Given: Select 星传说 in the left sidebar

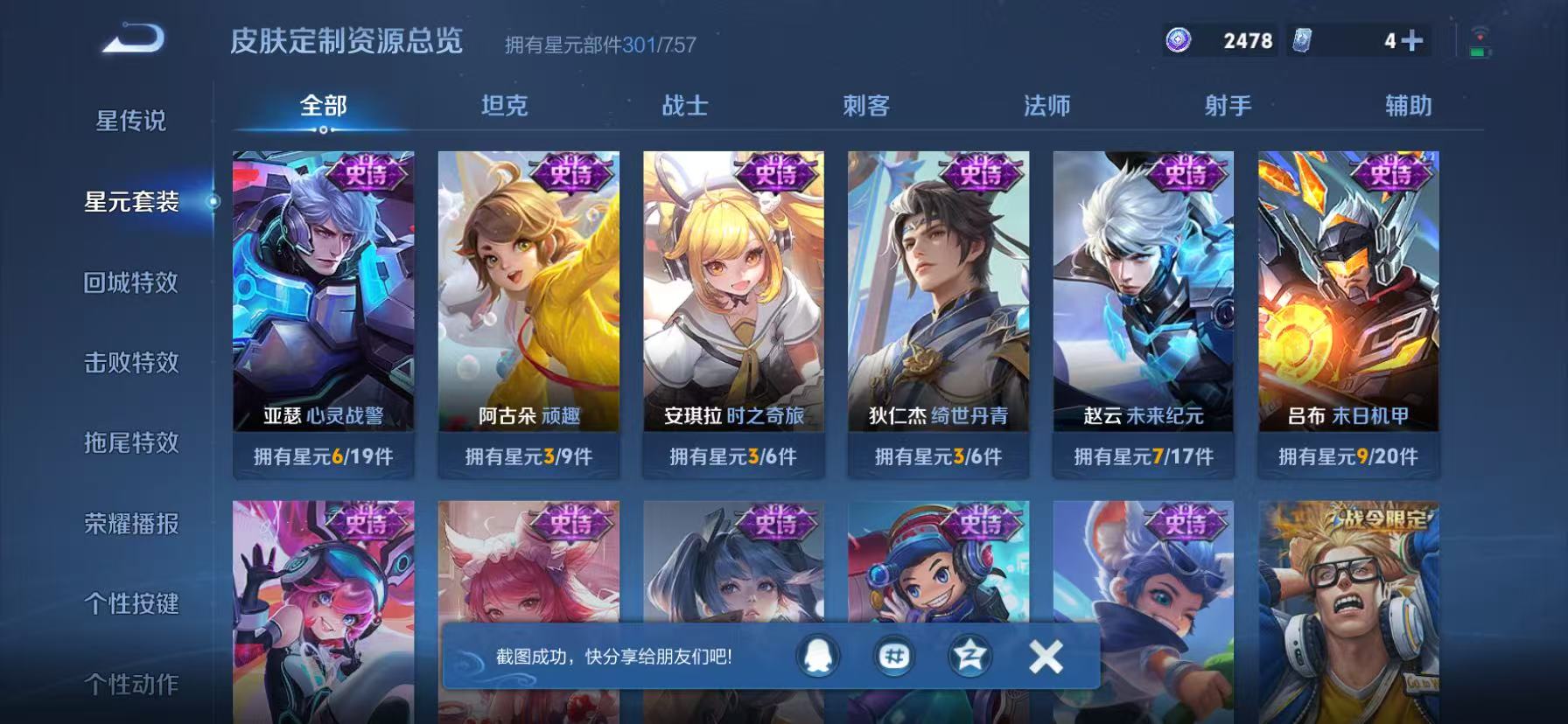Looking at the screenshot, I should pos(129,122).
